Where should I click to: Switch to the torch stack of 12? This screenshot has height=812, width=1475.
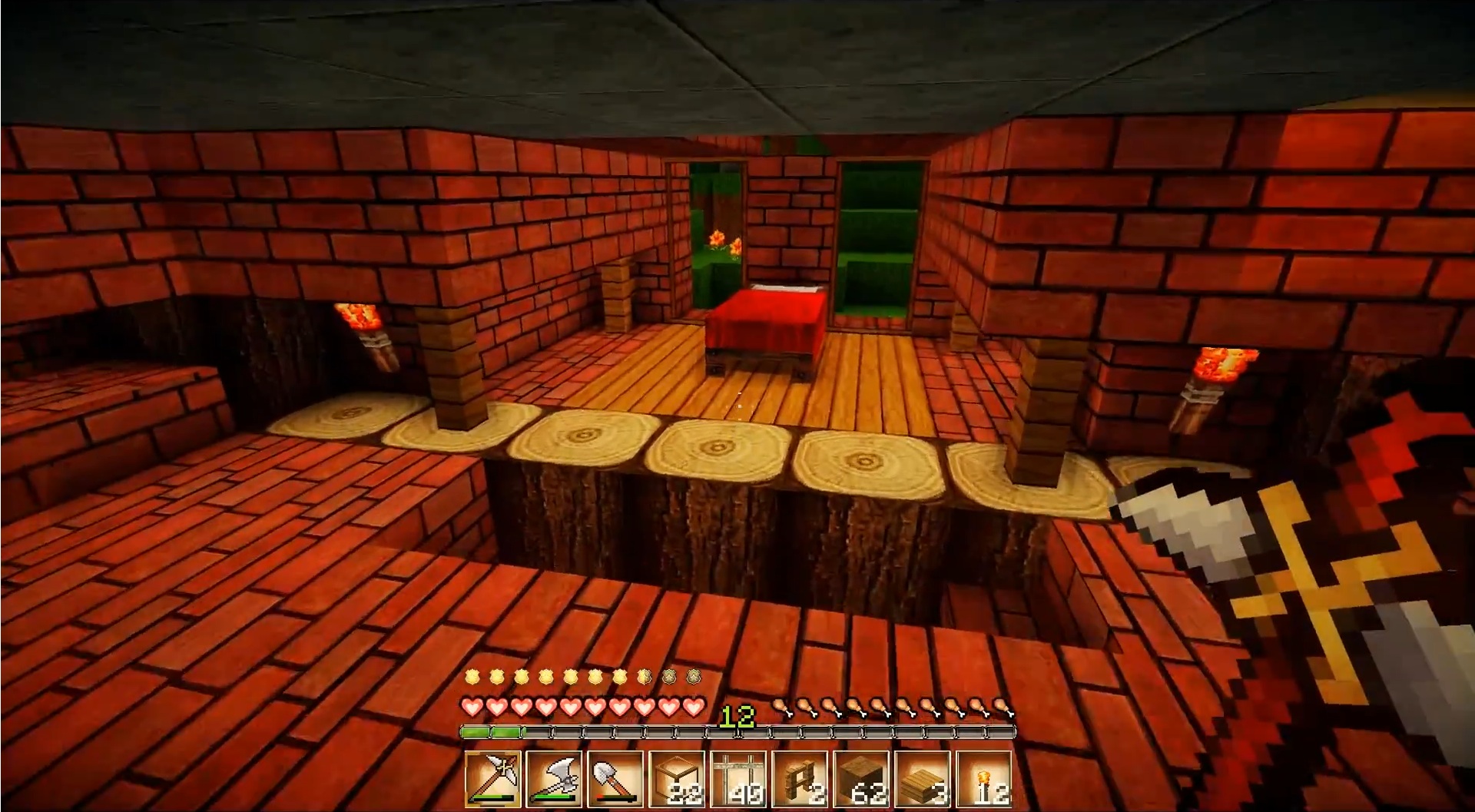[x=984, y=779]
